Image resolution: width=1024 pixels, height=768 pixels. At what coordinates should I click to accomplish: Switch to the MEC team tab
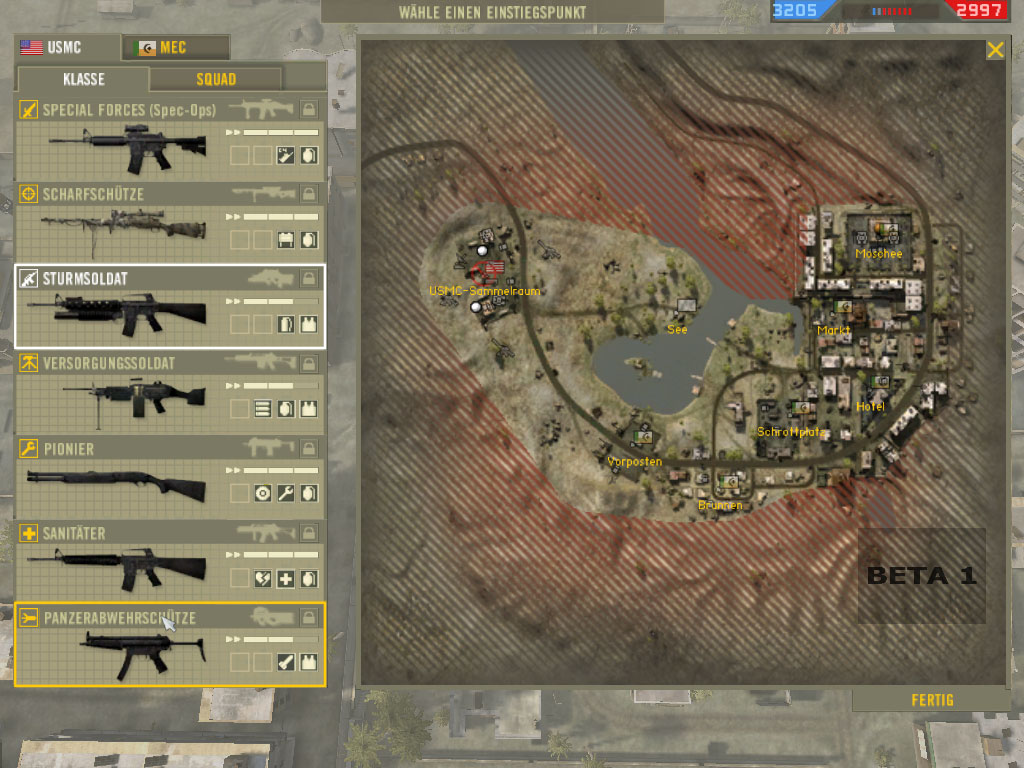(175, 47)
